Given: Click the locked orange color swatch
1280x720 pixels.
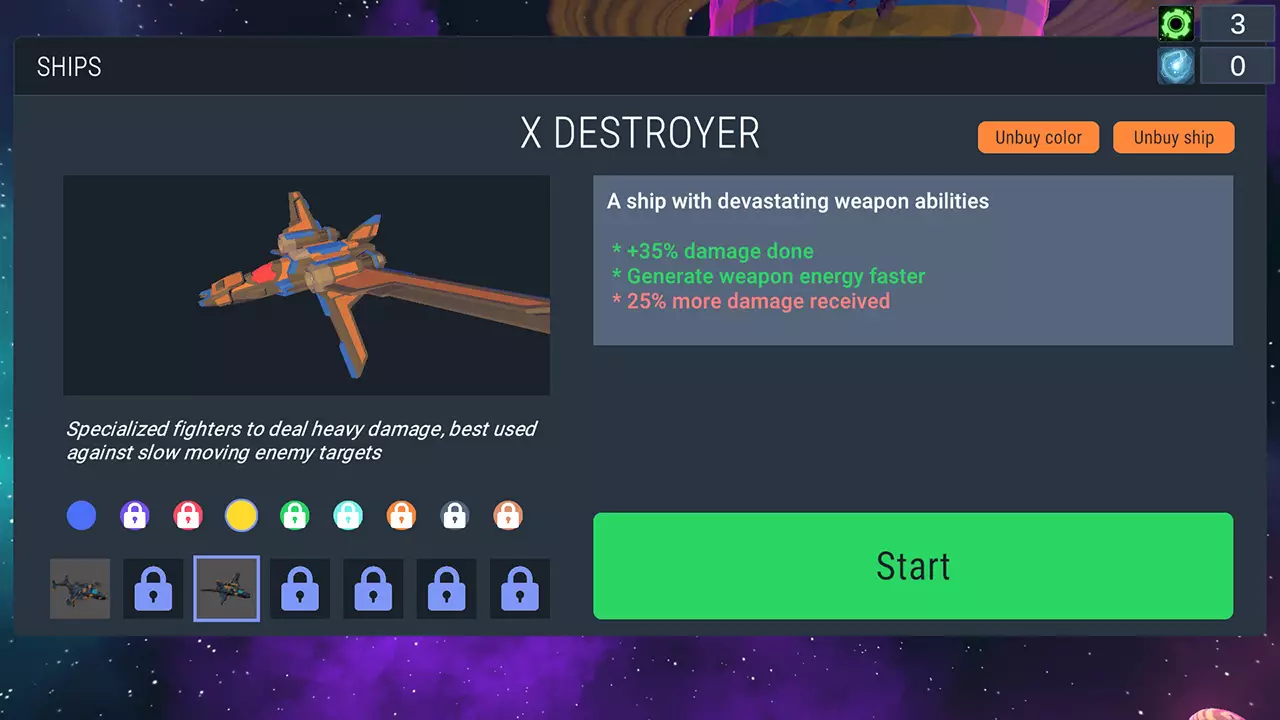Looking at the screenshot, I should click(x=402, y=515).
